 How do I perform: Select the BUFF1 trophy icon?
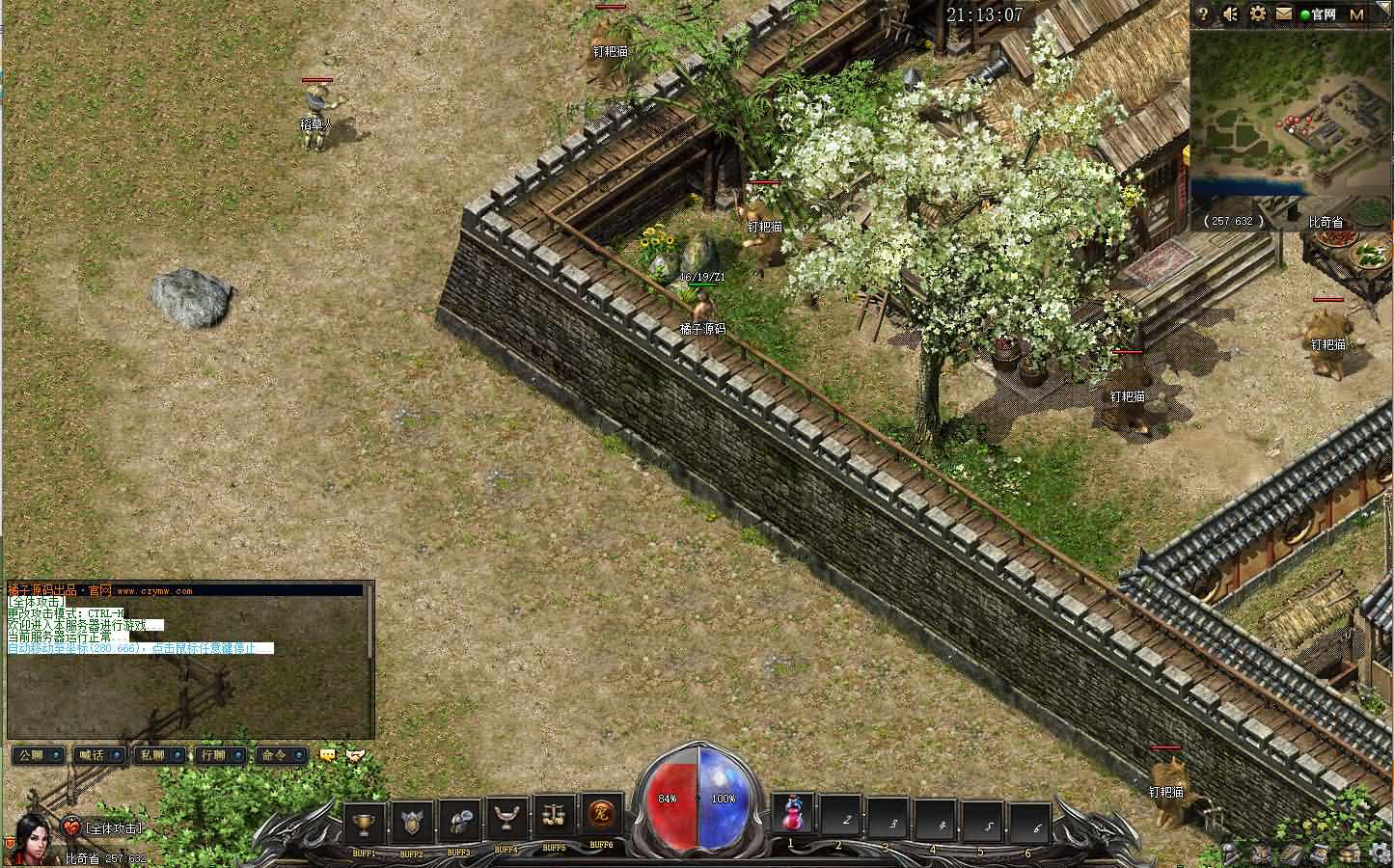(365, 822)
